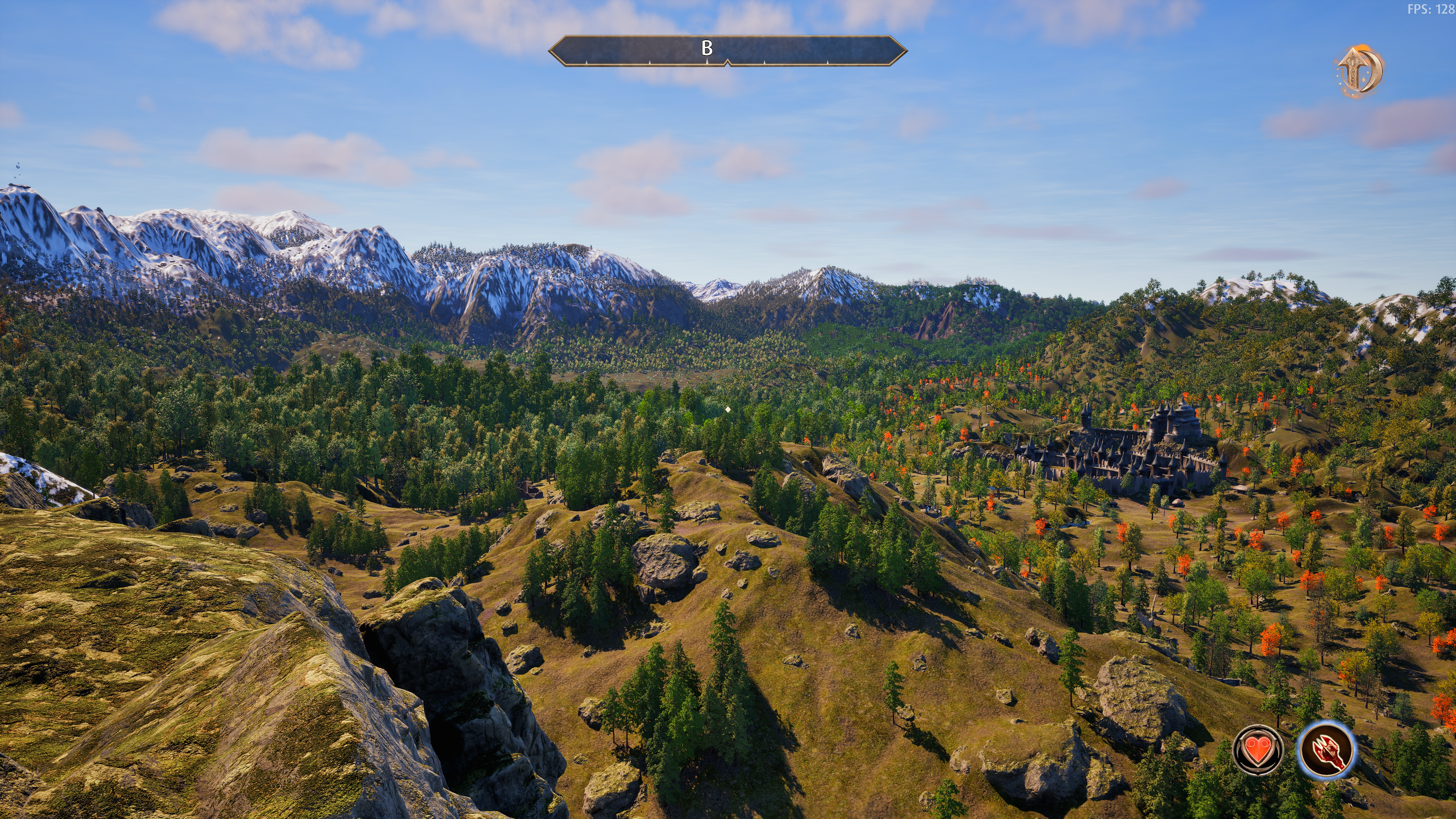Click the crescent moon level-up arrow icon
1456x819 pixels.
1360,70
